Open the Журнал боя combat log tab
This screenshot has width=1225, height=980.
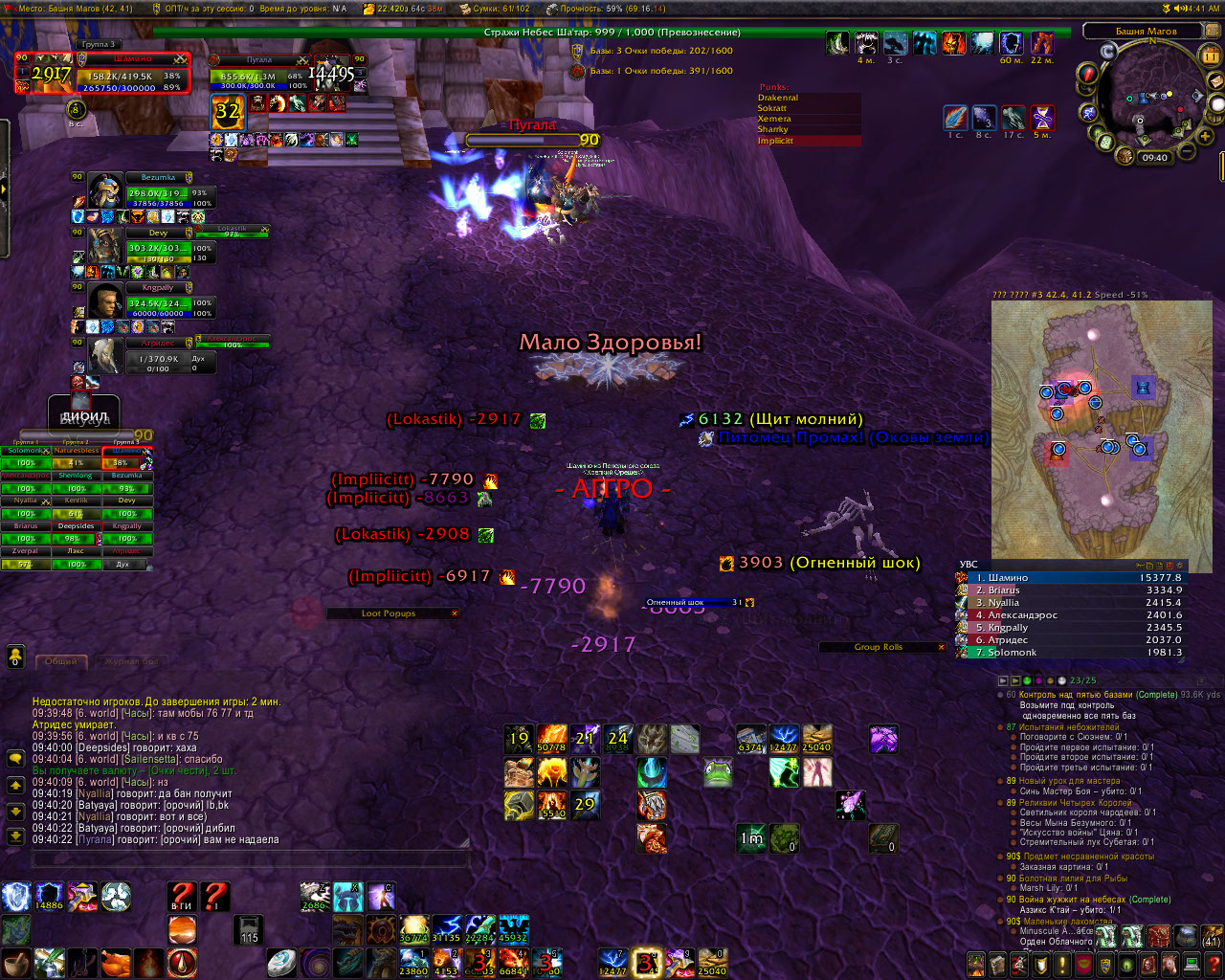pos(131,660)
